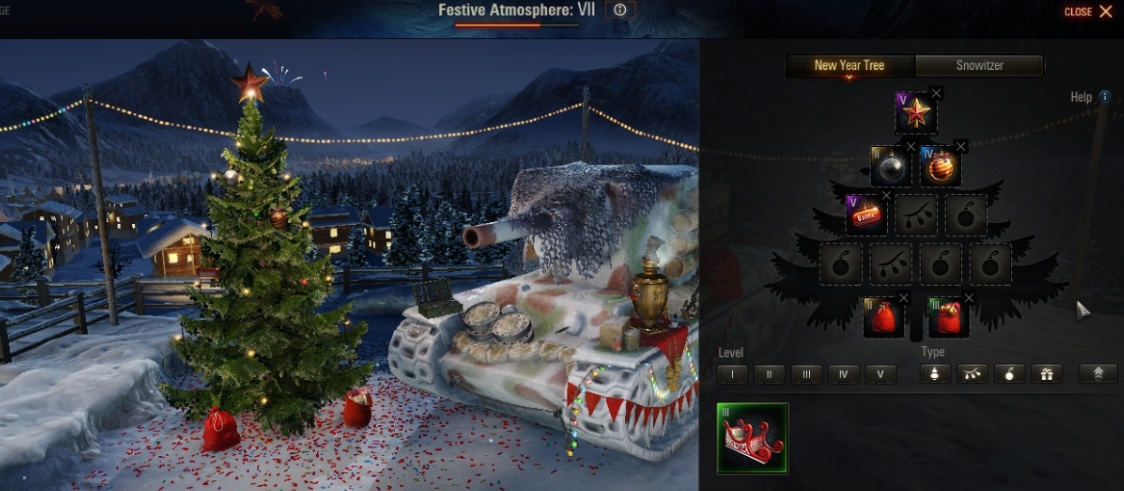The image size is (1124, 491).
Task: Filter by gift type
Action: (x=1046, y=375)
